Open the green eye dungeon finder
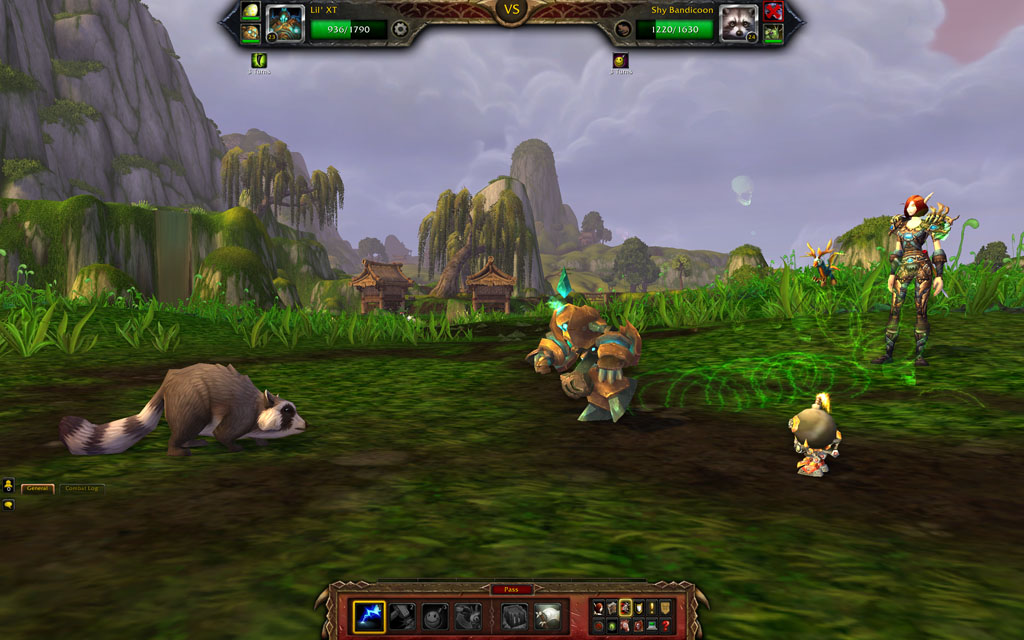Image resolution: width=1024 pixels, height=640 pixels. click(612, 626)
